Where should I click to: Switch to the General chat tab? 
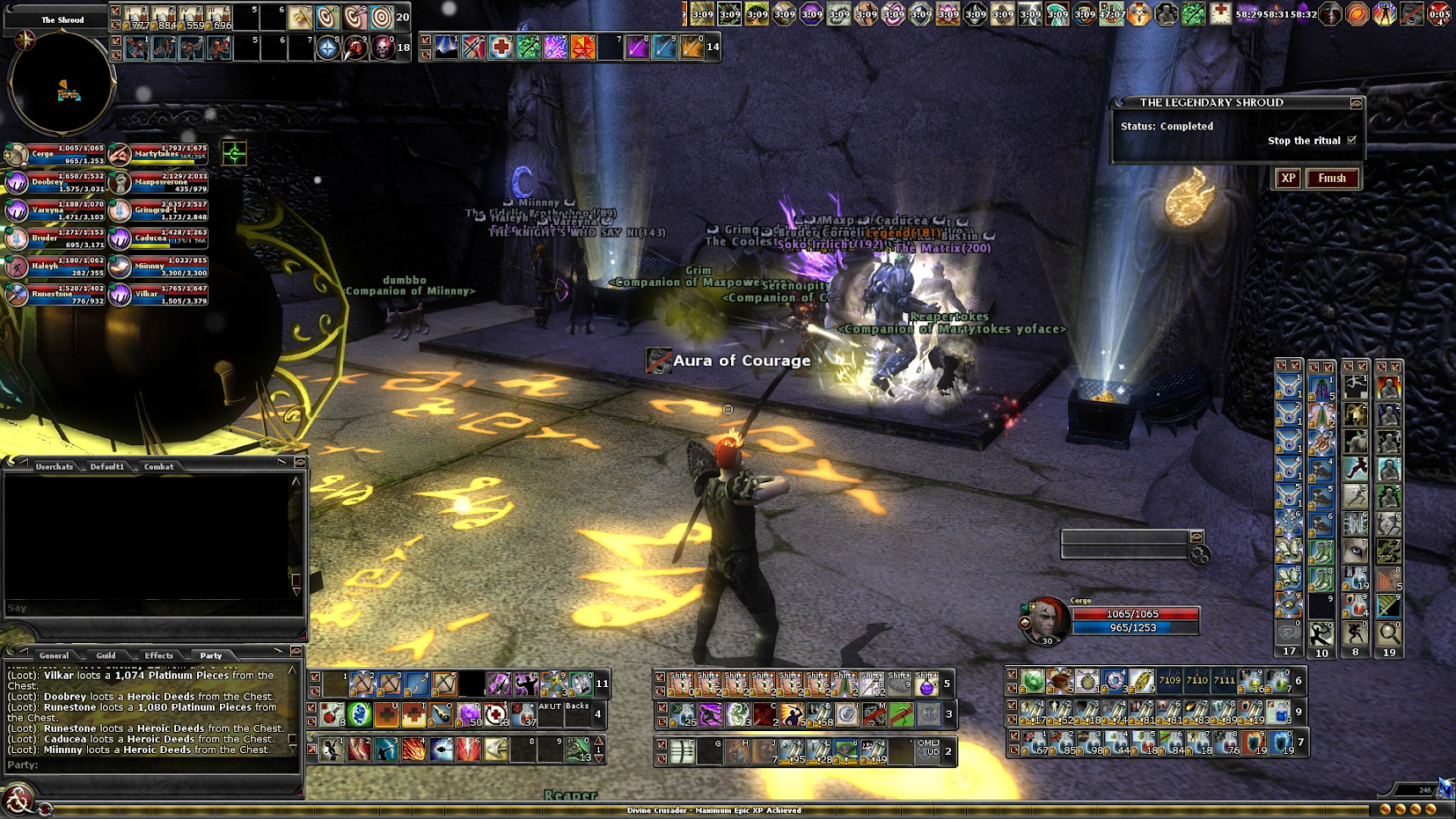(54, 655)
